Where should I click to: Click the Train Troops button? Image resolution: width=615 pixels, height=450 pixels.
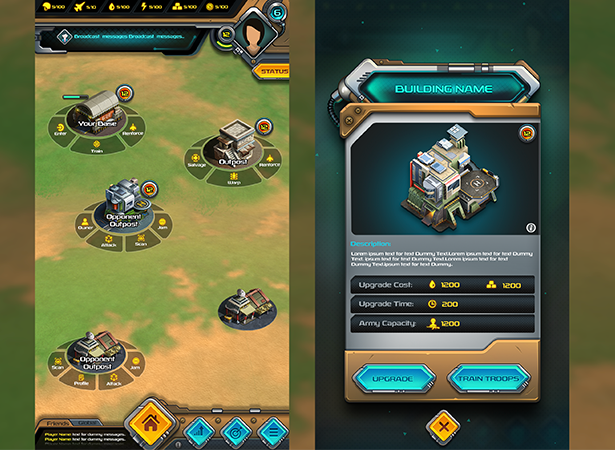(x=488, y=380)
